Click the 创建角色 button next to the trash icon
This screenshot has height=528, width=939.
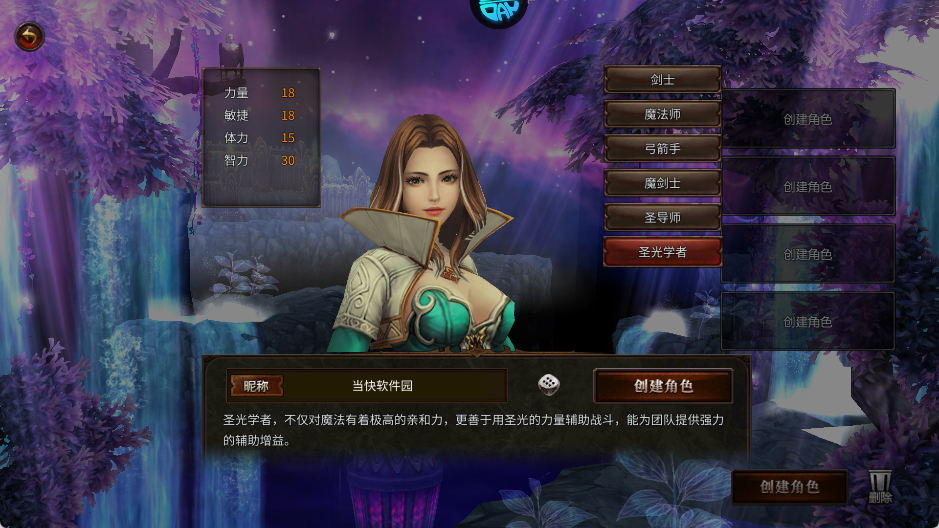789,487
